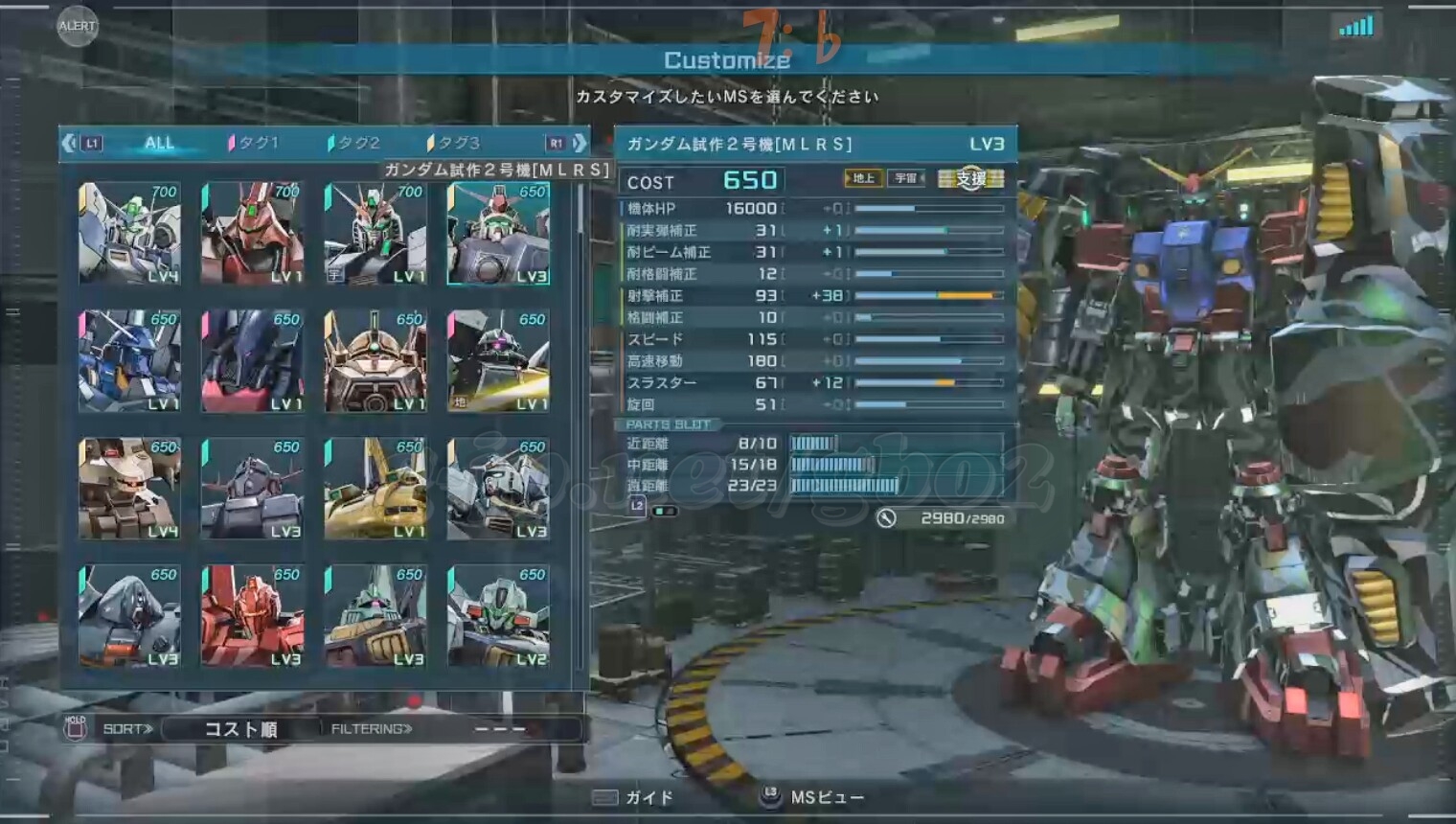Open the タグ1 tab
Viewport: 1456px width, 824px height.
255,144
